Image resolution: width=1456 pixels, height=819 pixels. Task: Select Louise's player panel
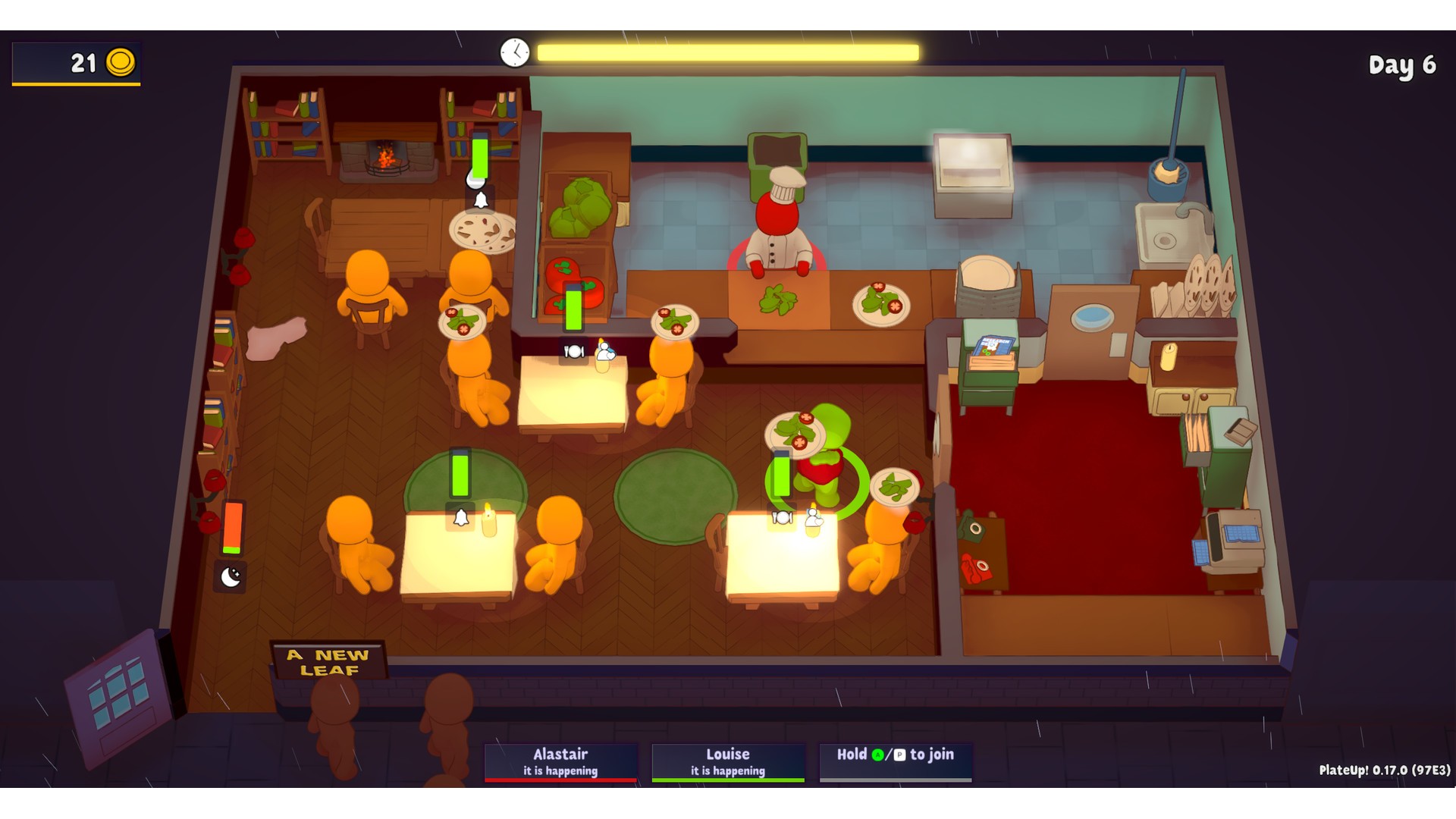[727, 761]
